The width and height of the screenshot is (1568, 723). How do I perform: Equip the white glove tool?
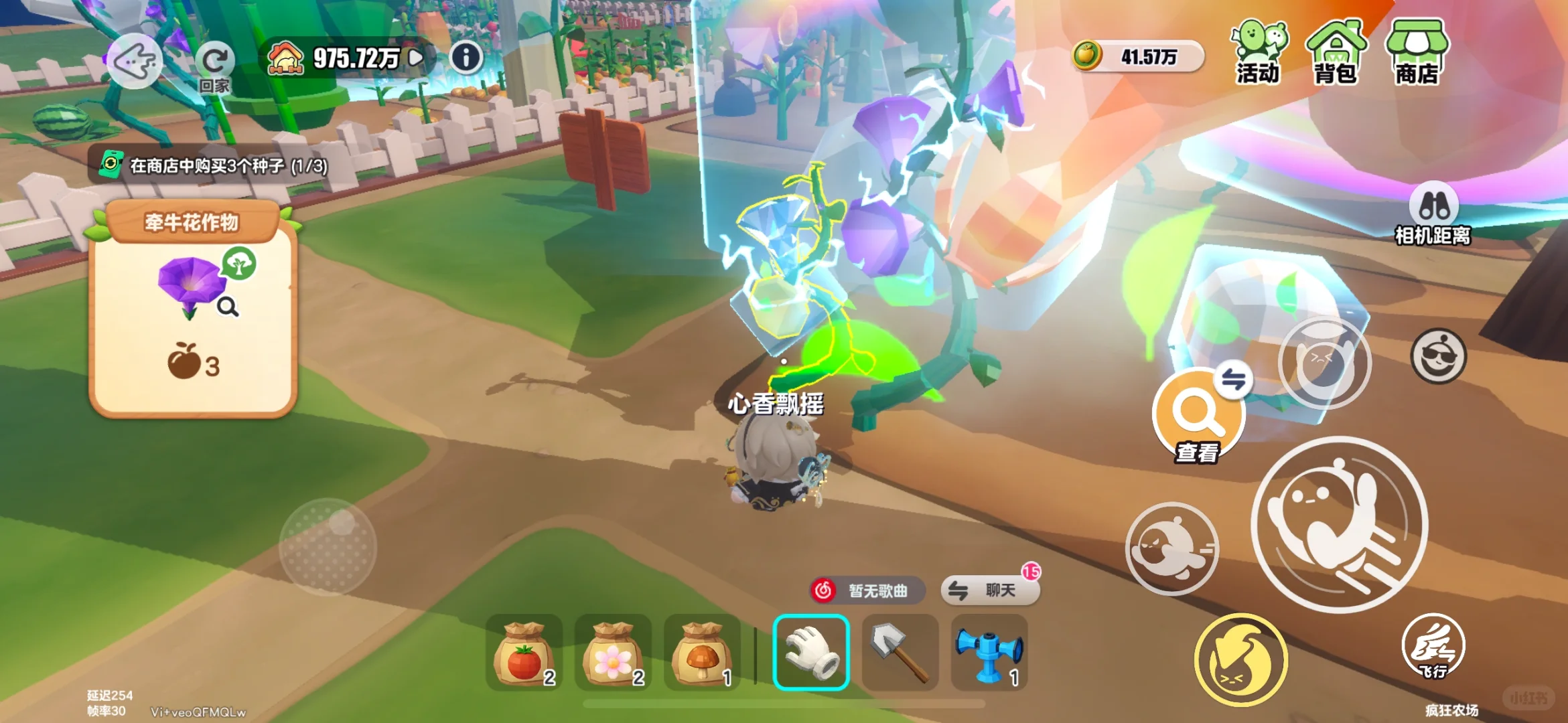pyautogui.click(x=811, y=653)
